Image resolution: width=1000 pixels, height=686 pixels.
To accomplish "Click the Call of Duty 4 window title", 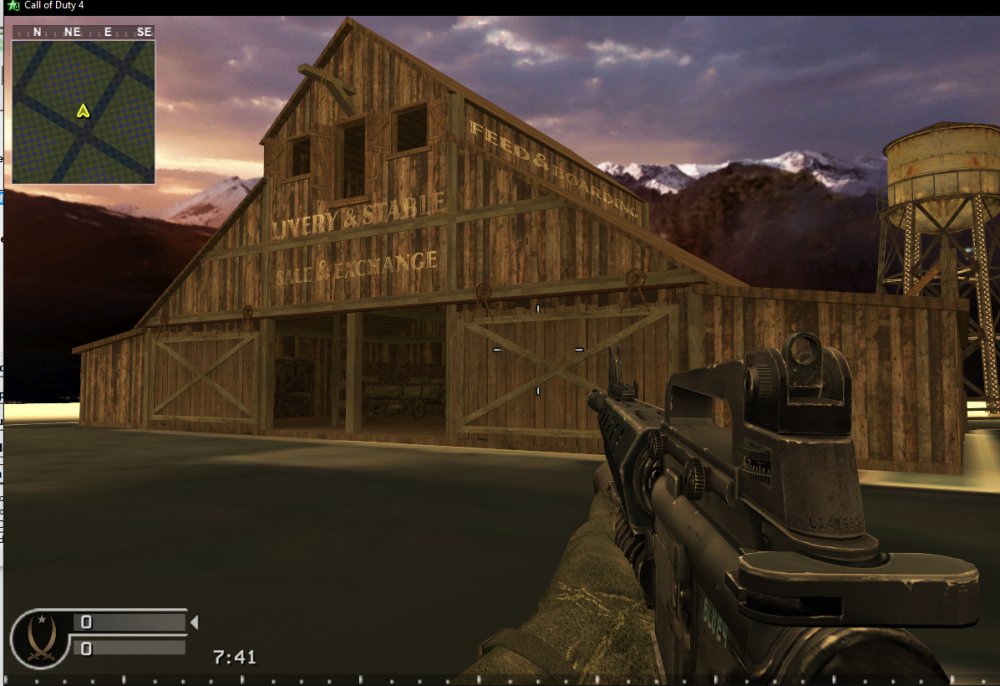I will (x=57, y=6).
